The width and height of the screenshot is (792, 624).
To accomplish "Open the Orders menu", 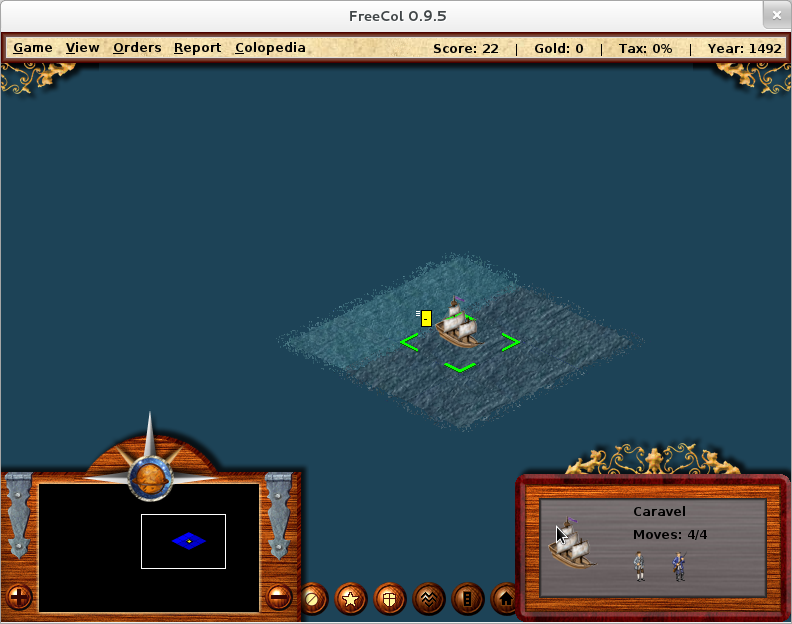I will click(x=137, y=48).
